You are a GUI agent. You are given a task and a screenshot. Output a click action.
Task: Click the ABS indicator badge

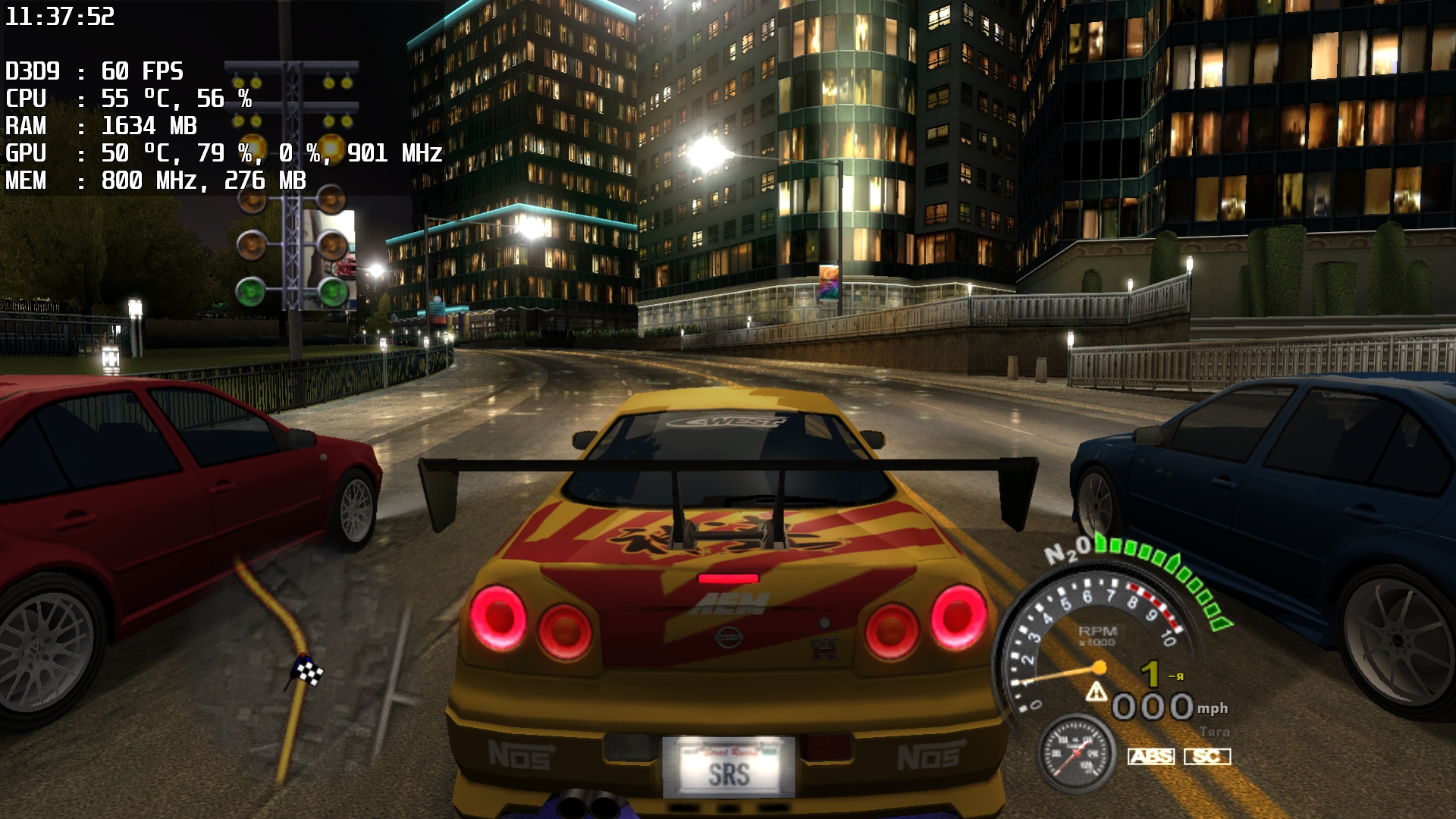tap(1150, 756)
